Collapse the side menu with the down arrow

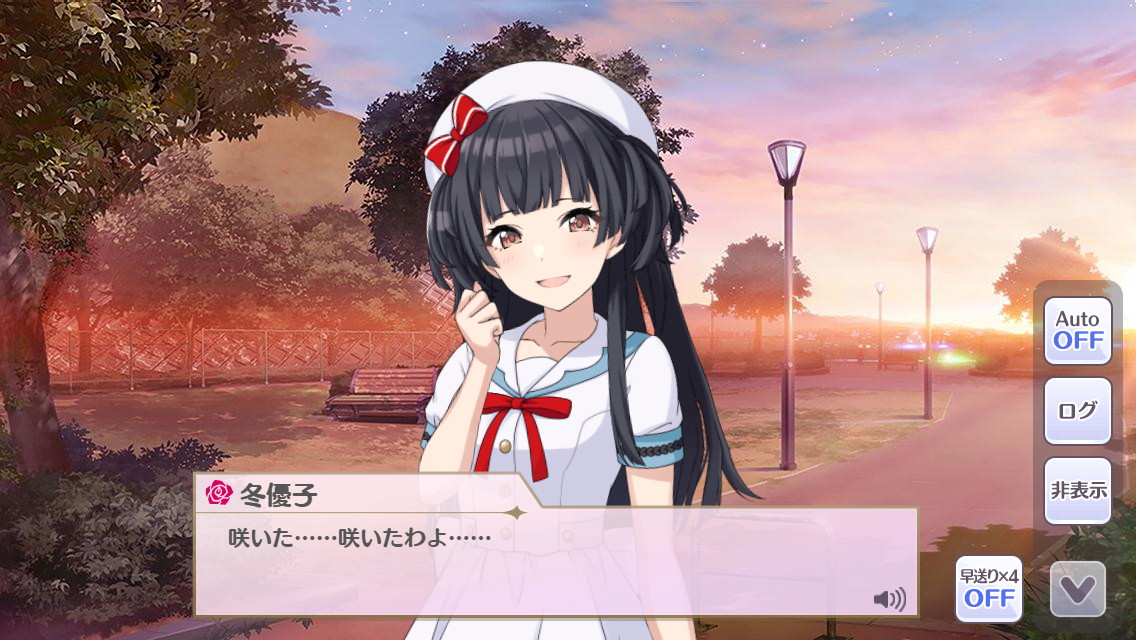tap(1078, 589)
